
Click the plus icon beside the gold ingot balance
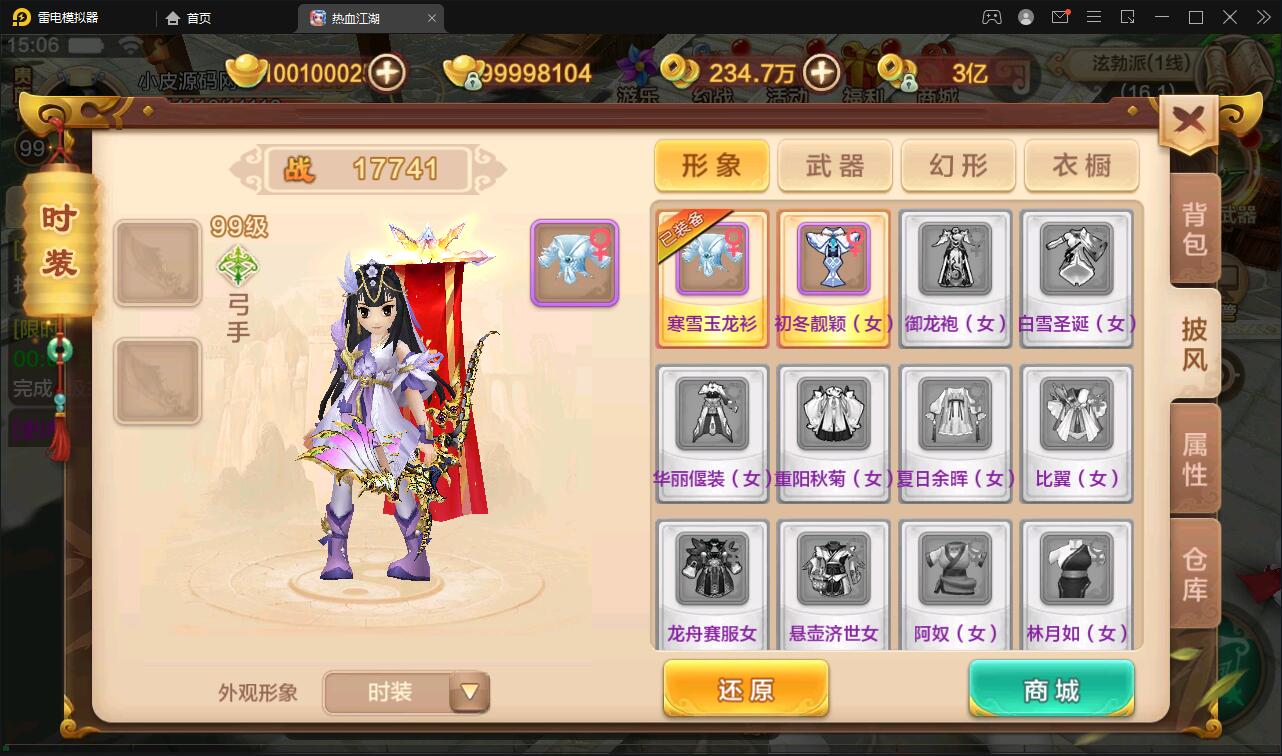click(387, 72)
